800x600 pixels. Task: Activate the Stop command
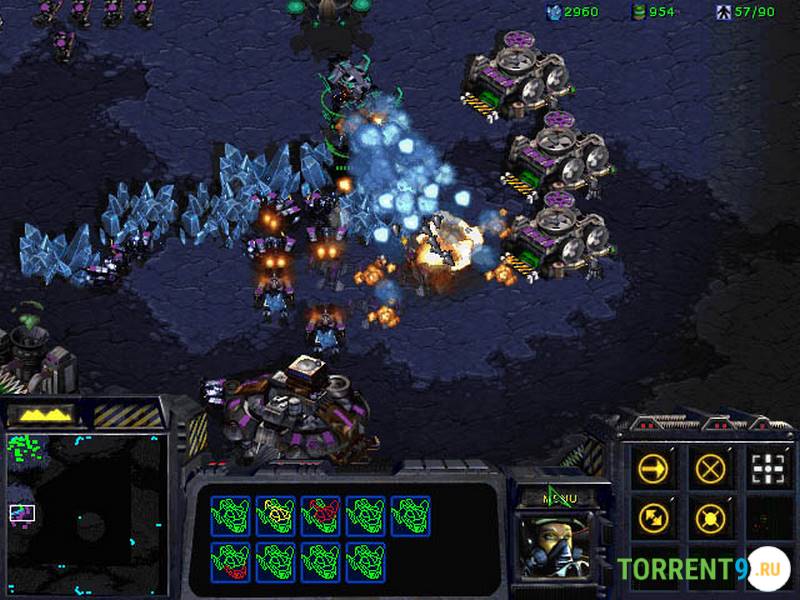pyautogui.click(x=709, y=468)
